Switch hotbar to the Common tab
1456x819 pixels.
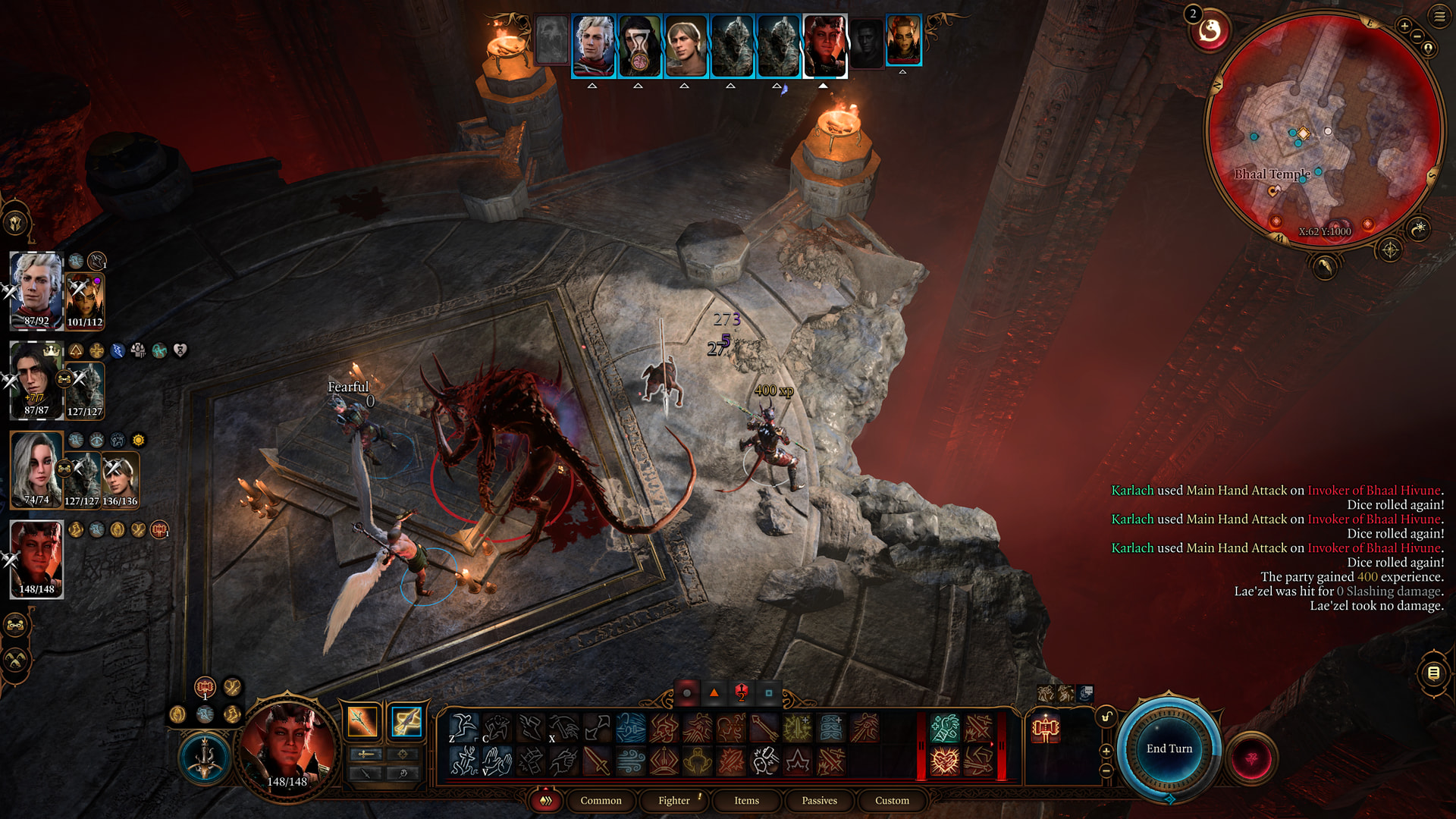[x=601, y=800]
